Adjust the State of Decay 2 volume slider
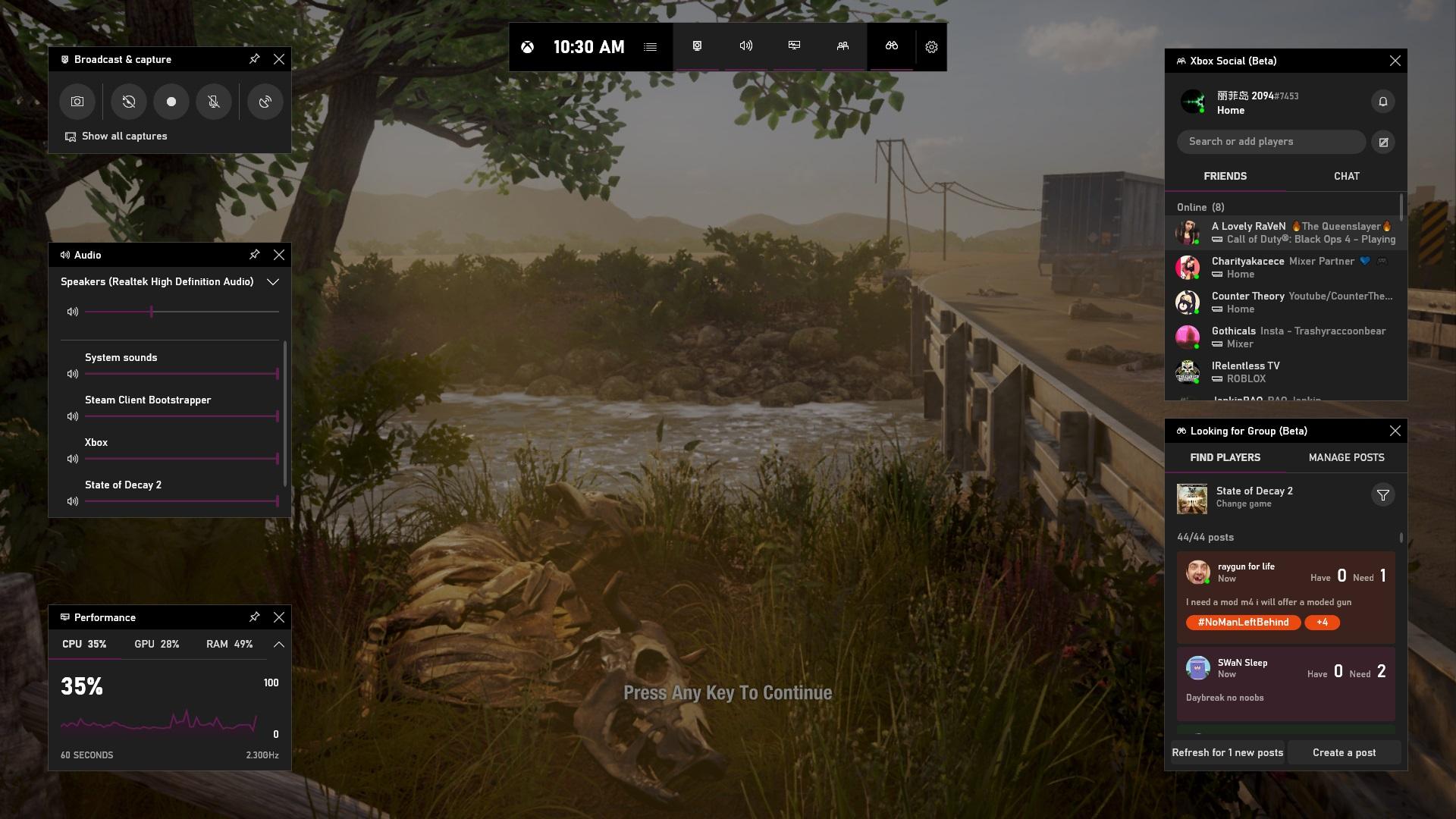Image resolution: width=1456 pixels, height=819 pixels. (180, 501)
